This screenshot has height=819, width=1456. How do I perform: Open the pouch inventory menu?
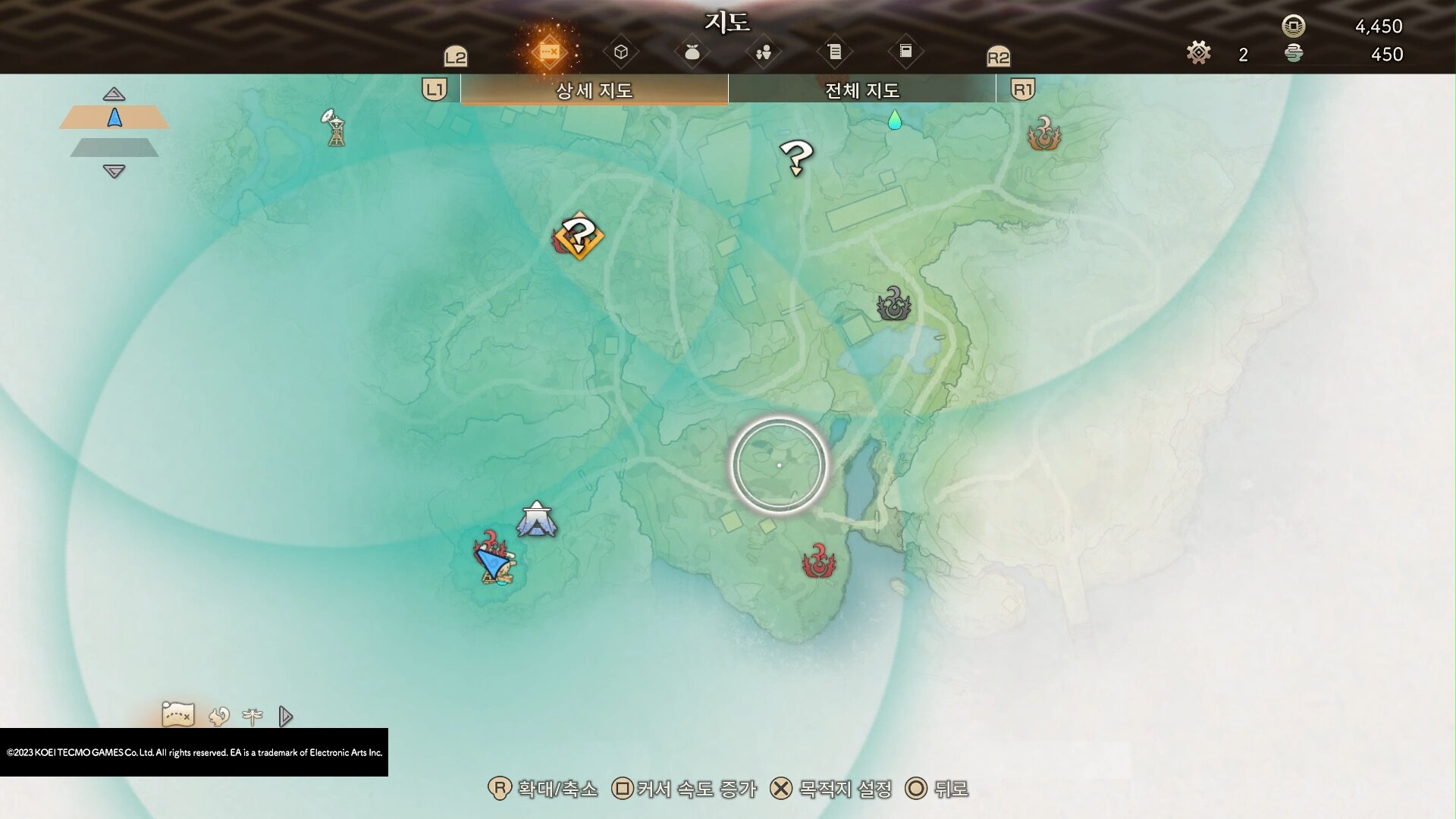click(692, 52)
